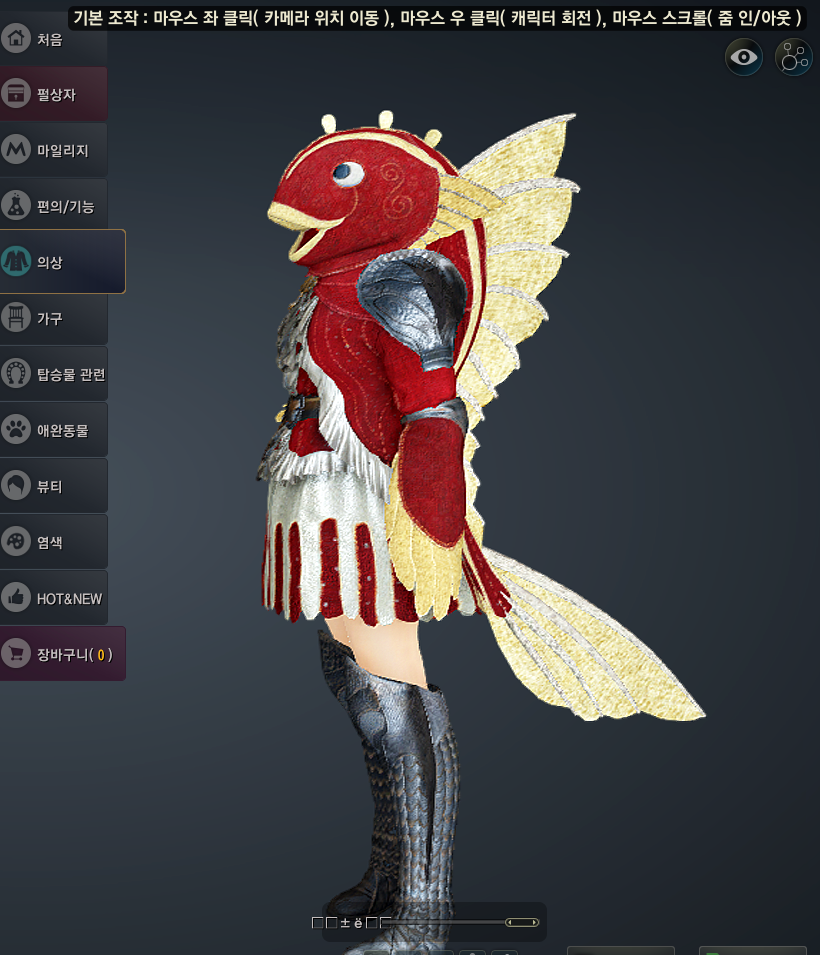Click the connected circles icon button
The image size is (820, 955).
tap(794, 57)
